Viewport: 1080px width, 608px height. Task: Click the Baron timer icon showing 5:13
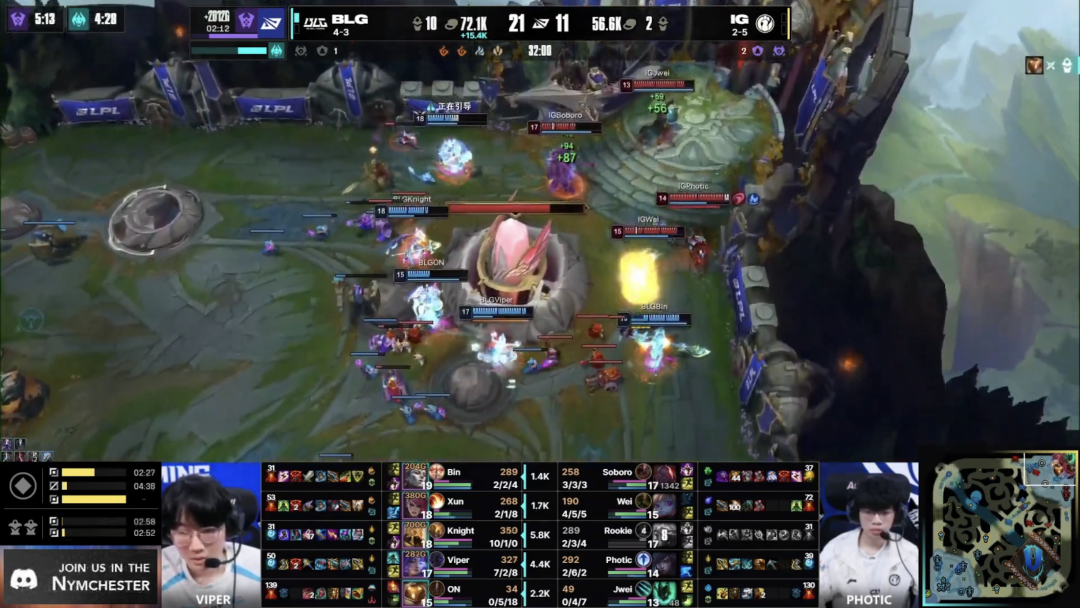pyautogui.click(x=19, y=19)
